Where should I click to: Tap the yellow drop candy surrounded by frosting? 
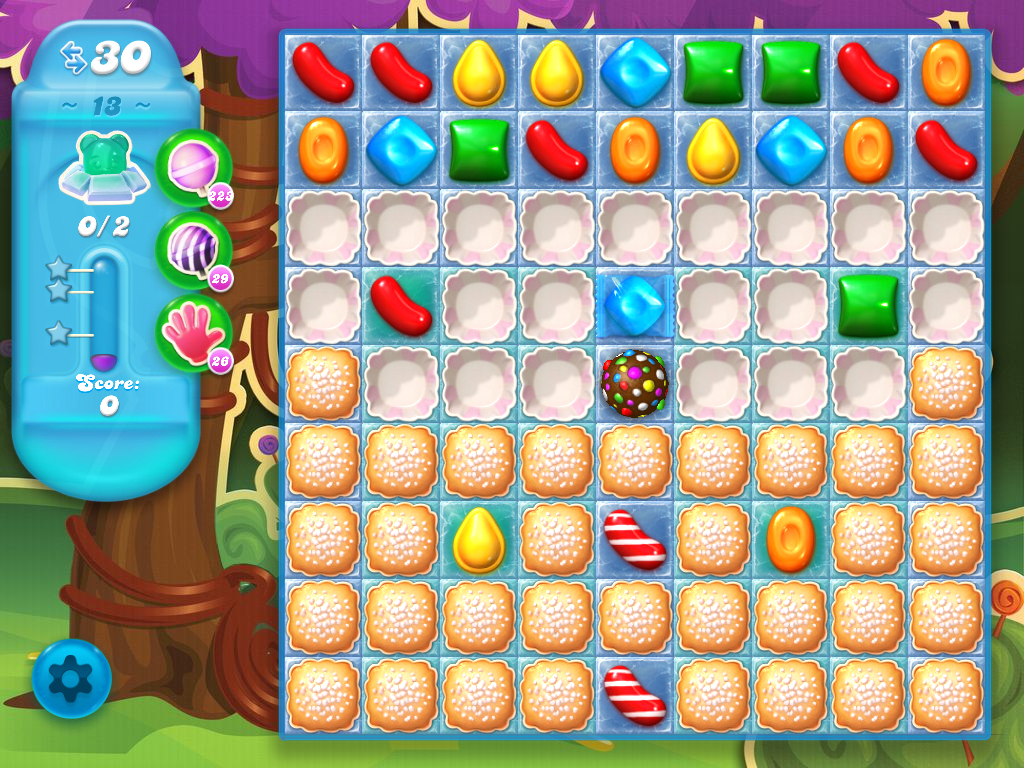[478, 539]
